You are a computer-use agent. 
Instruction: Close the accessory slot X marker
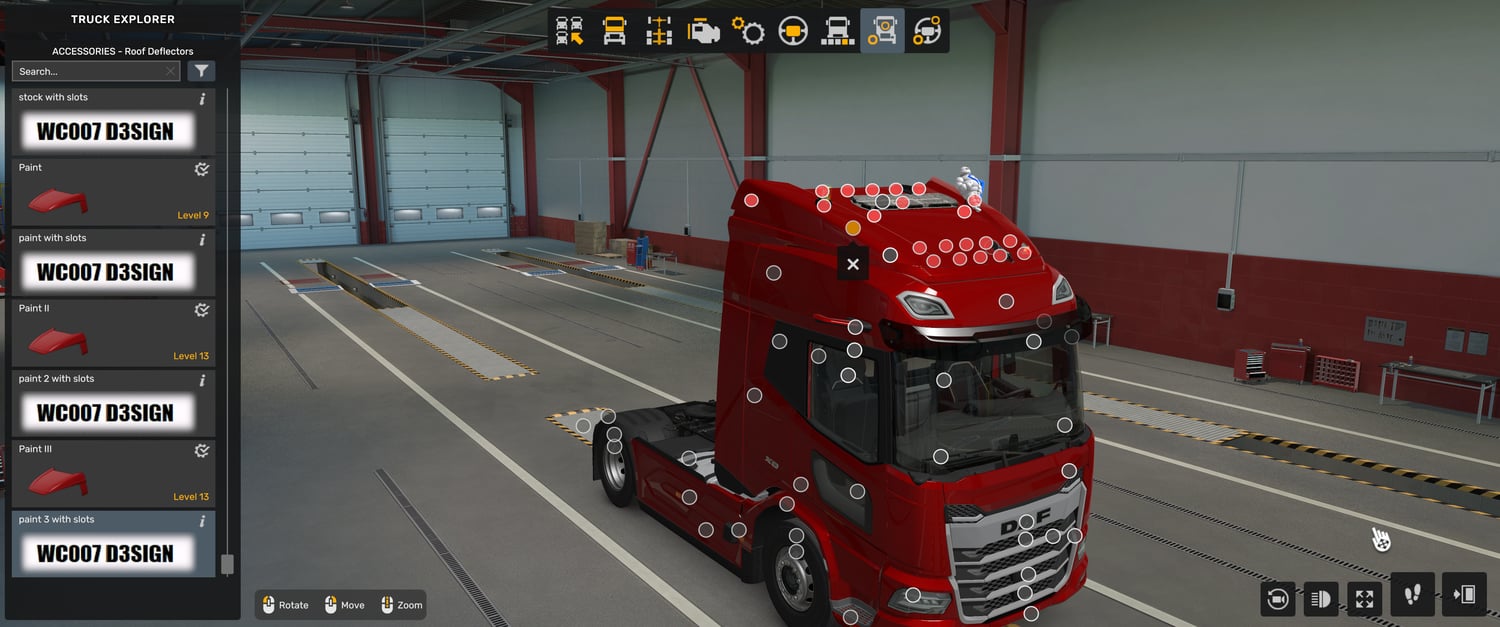coord(853,264)
